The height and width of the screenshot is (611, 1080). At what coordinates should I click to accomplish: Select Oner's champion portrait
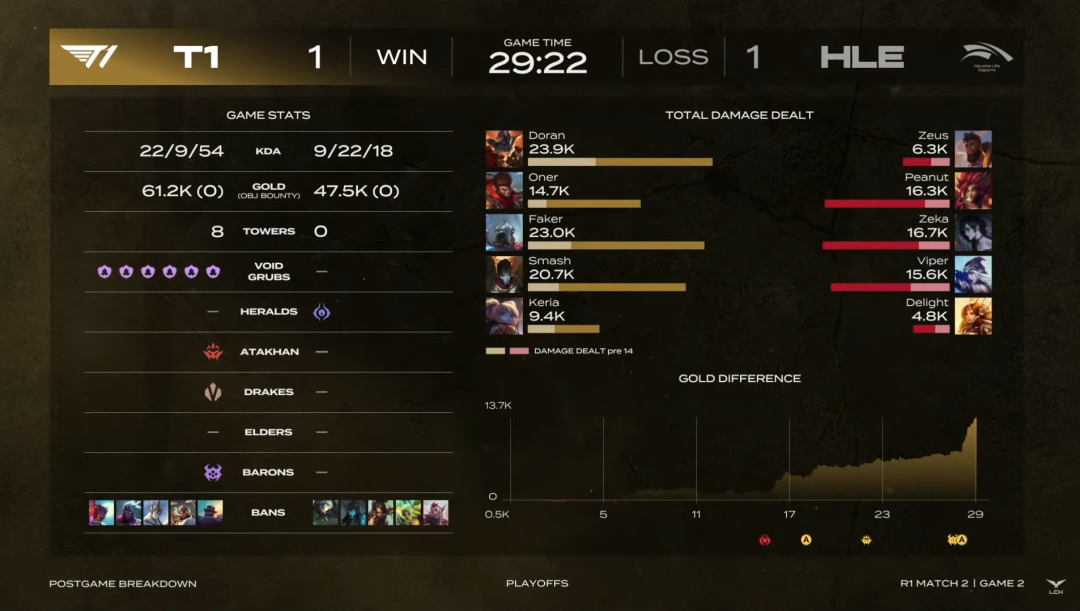coord(504,190)
